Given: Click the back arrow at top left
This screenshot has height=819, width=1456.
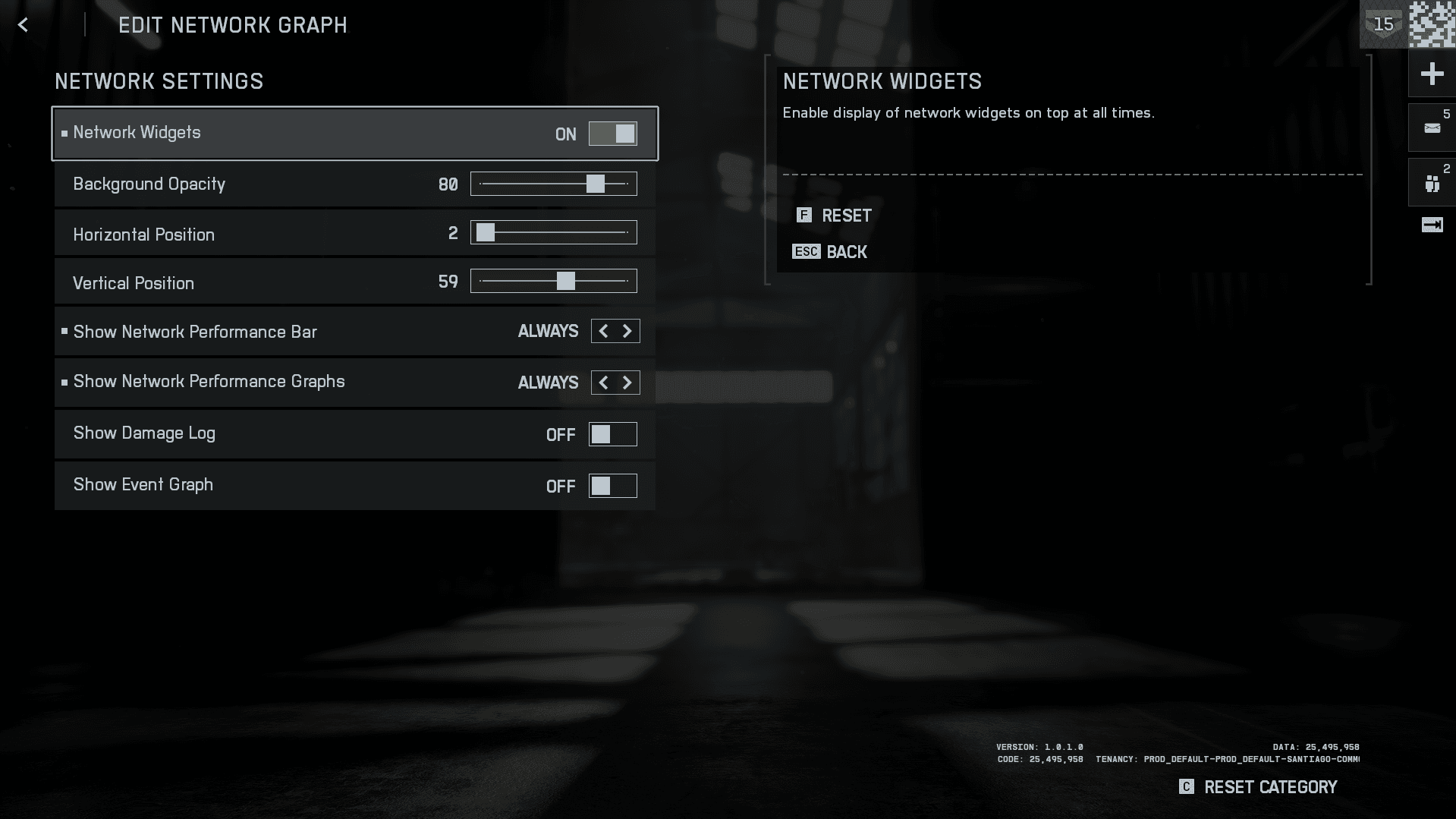Looking at the screenshot, I should [x=23, y=24].
